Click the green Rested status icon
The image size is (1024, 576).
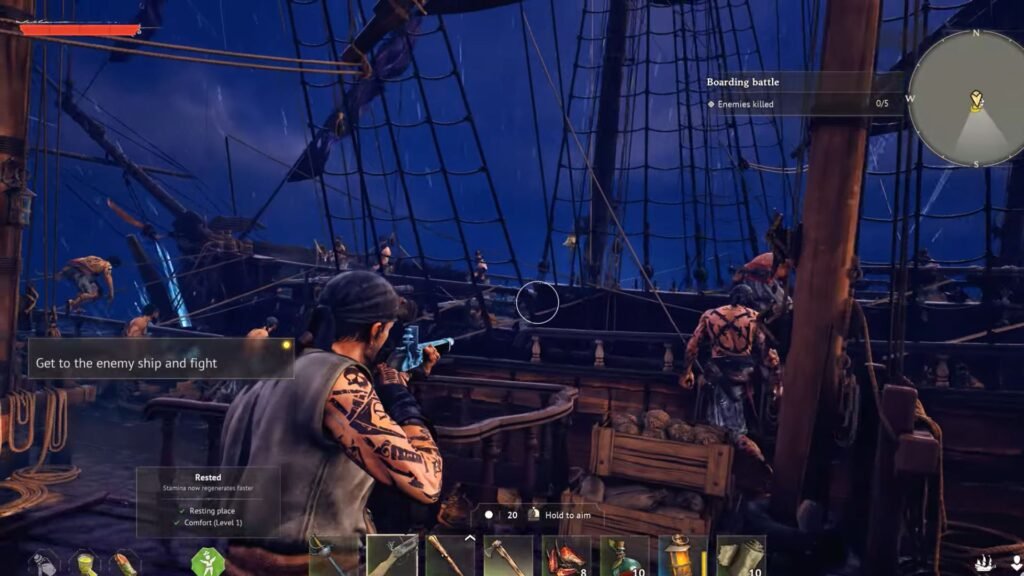coord(207,562)
